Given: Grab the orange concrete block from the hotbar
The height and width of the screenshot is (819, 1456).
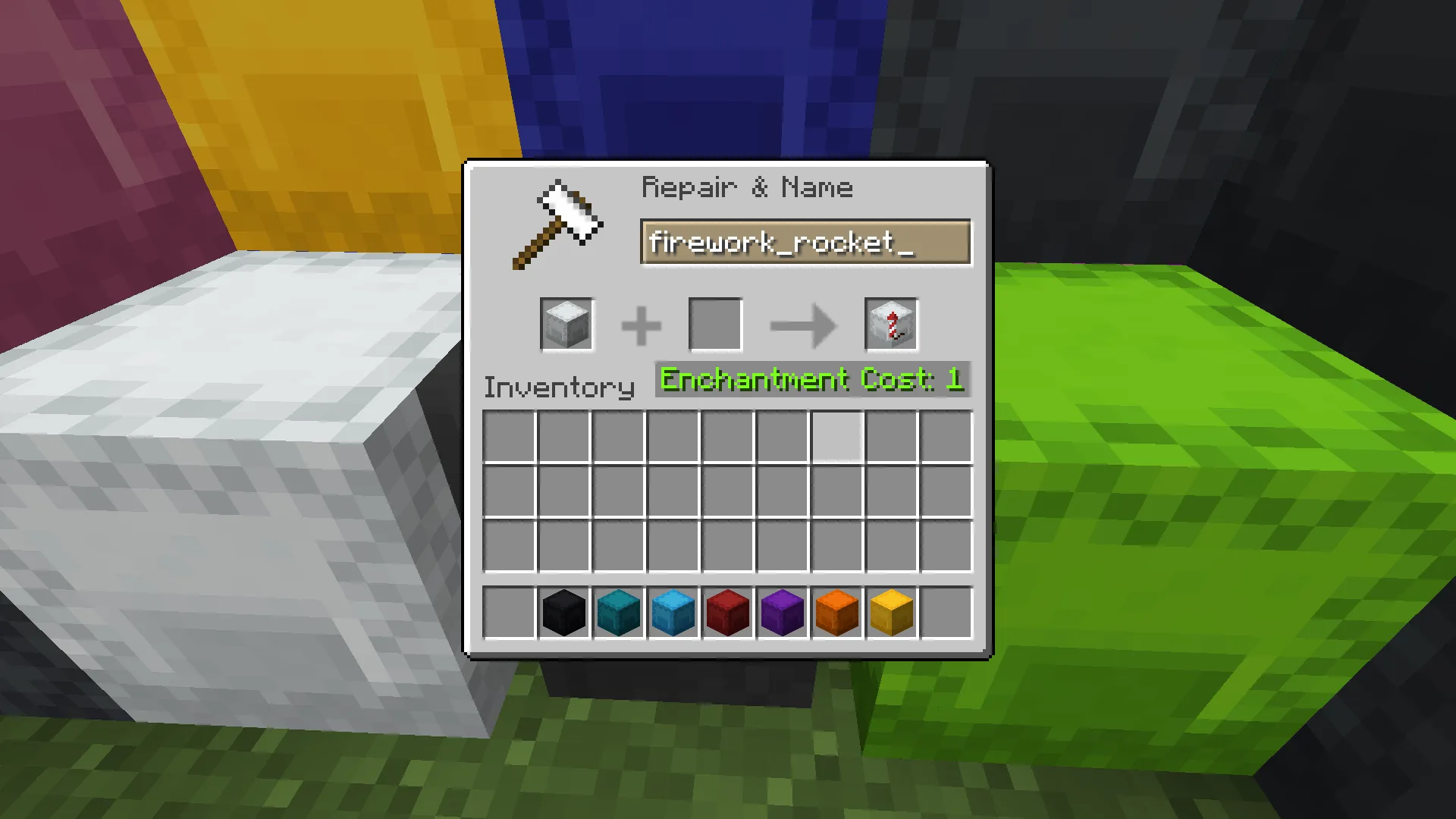Looking at the screenshot, I should click(836, 612).
